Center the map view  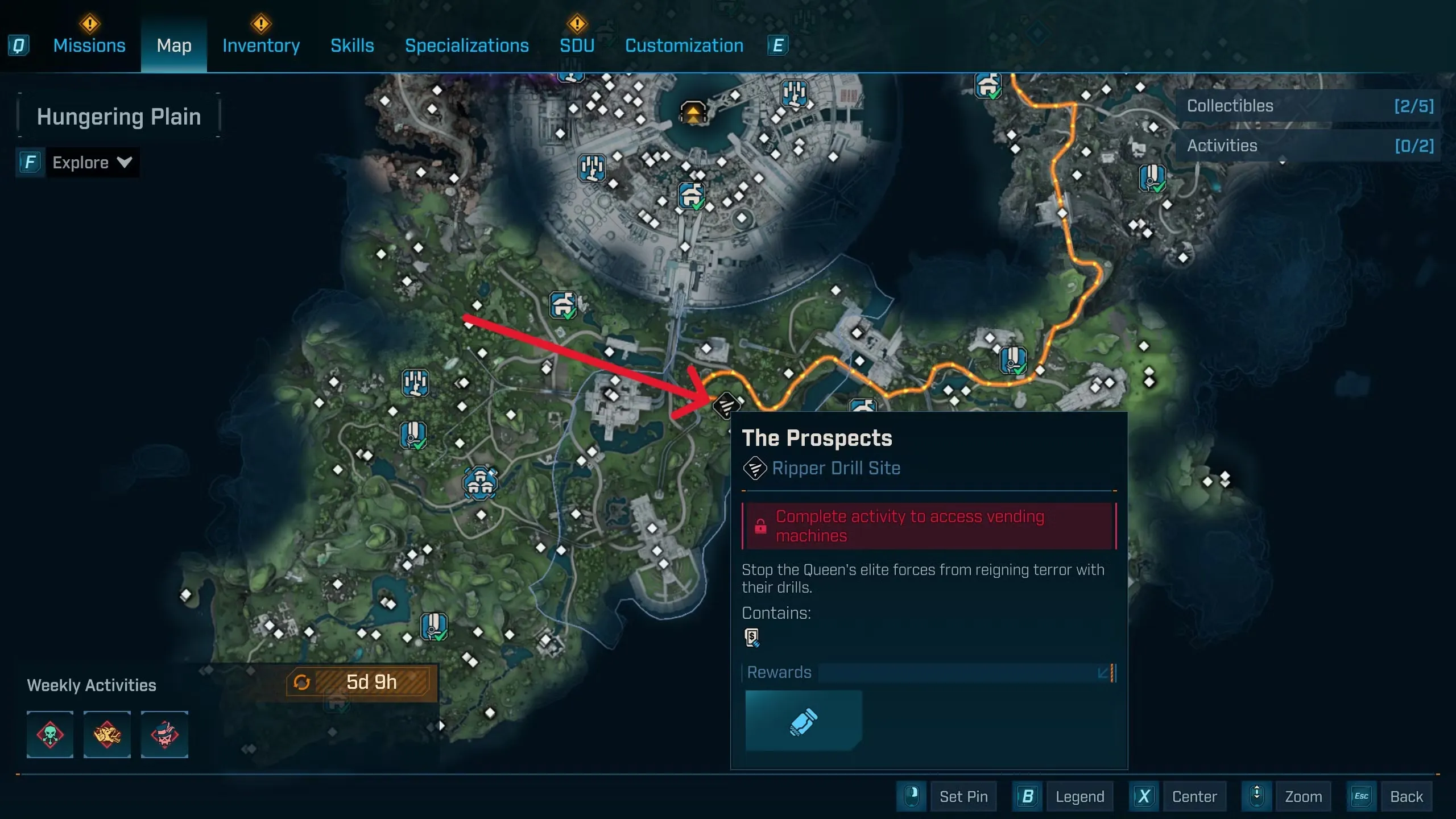1194,797
